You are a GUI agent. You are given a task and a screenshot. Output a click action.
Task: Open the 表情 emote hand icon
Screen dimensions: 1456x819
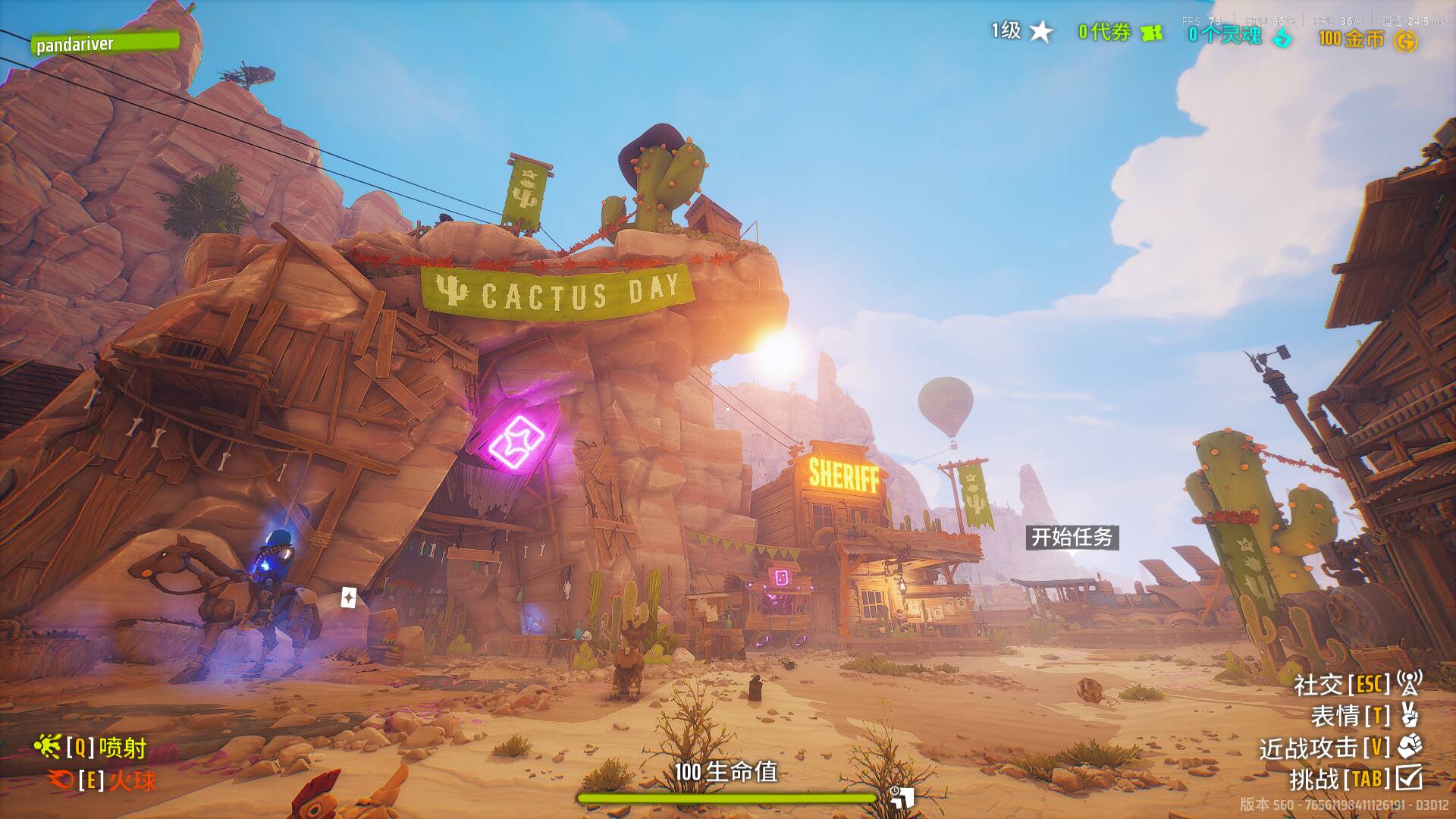click(x=1409, y=715)
